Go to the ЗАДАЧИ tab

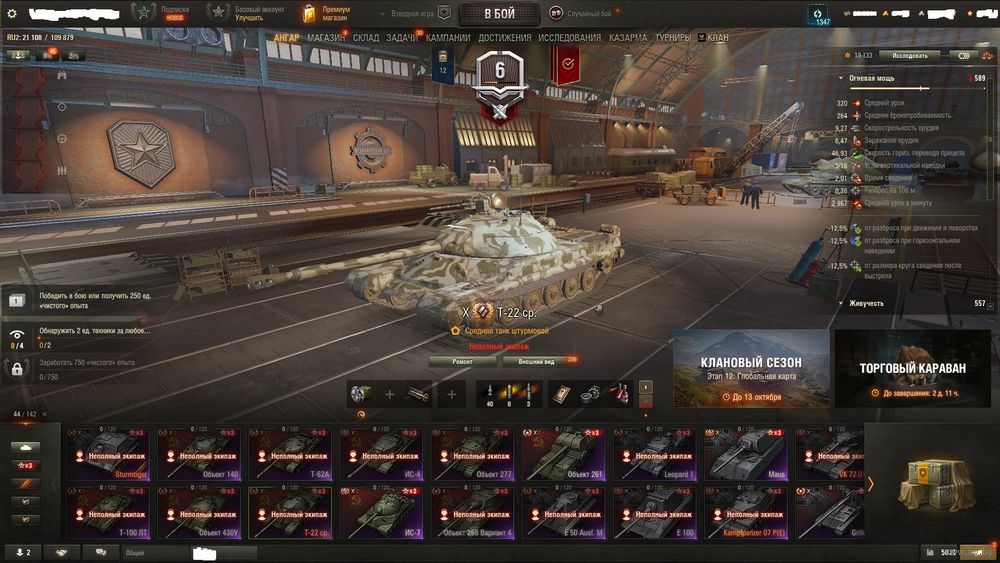(402, 38)
